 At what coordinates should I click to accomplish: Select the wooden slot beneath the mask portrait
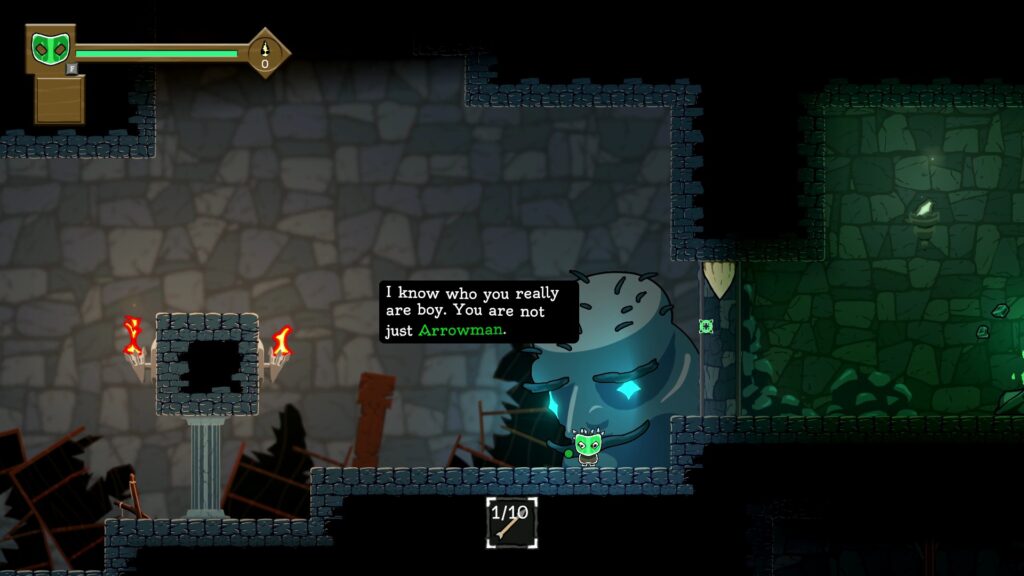pos(59,99)
